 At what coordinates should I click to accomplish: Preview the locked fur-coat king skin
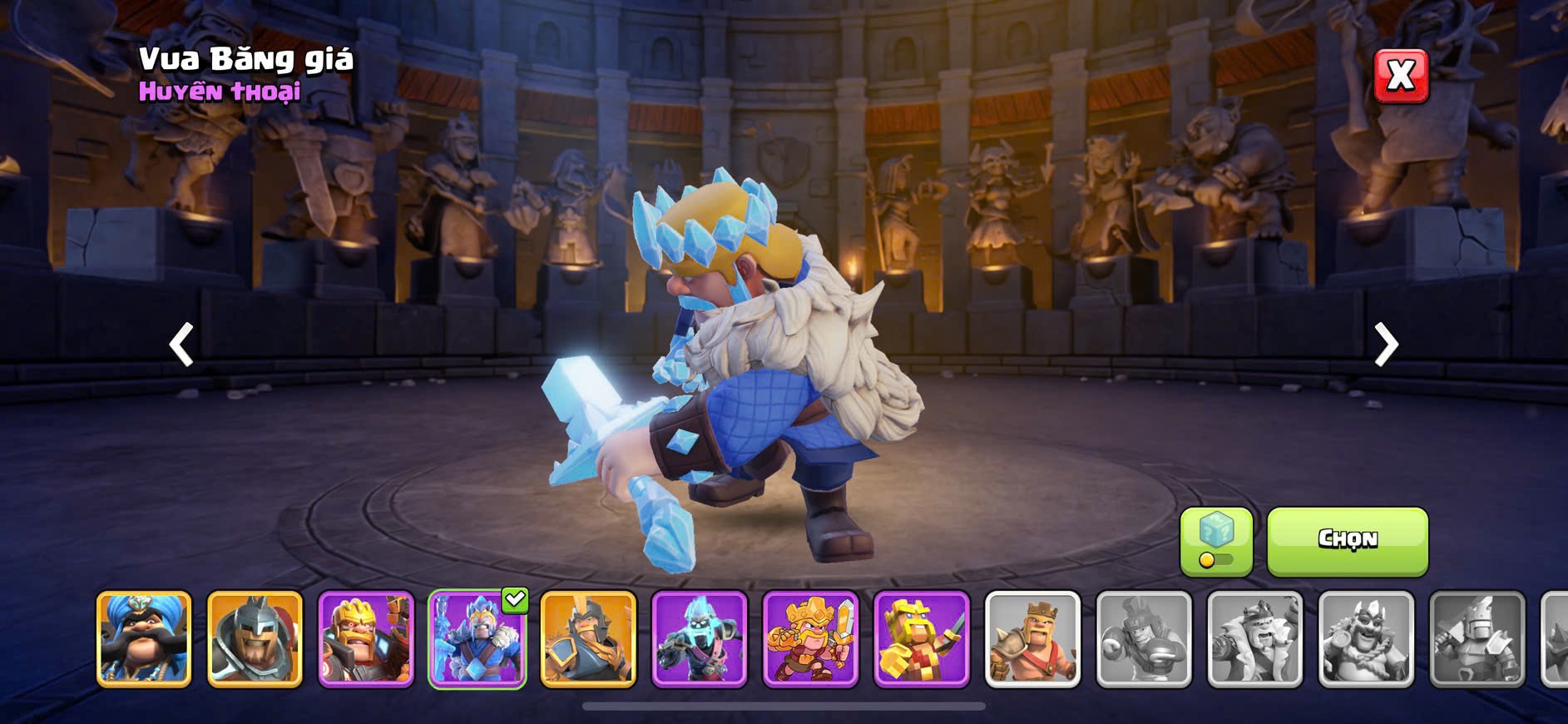coord(1254,639)
